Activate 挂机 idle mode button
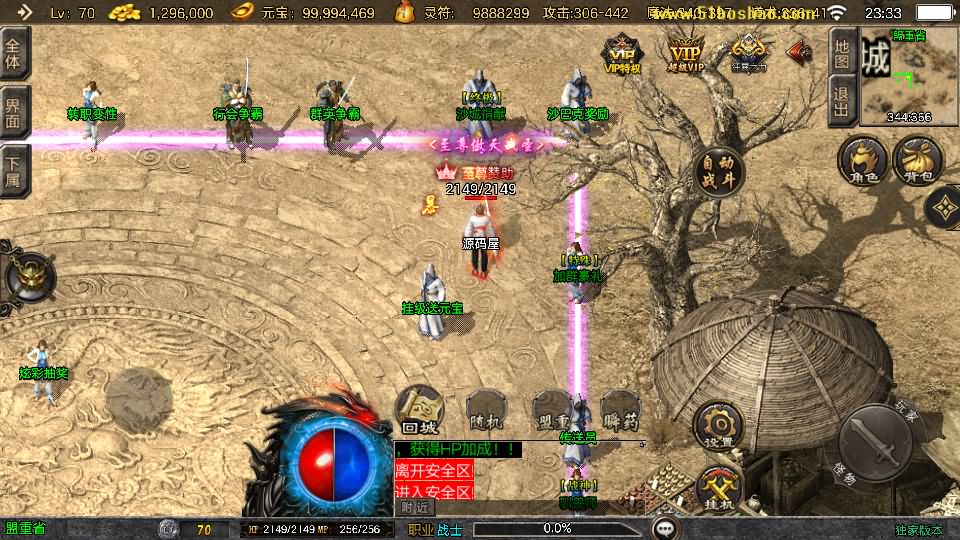Screen dimensions: 960x540 pyautogui.click(x=719, y=488)
